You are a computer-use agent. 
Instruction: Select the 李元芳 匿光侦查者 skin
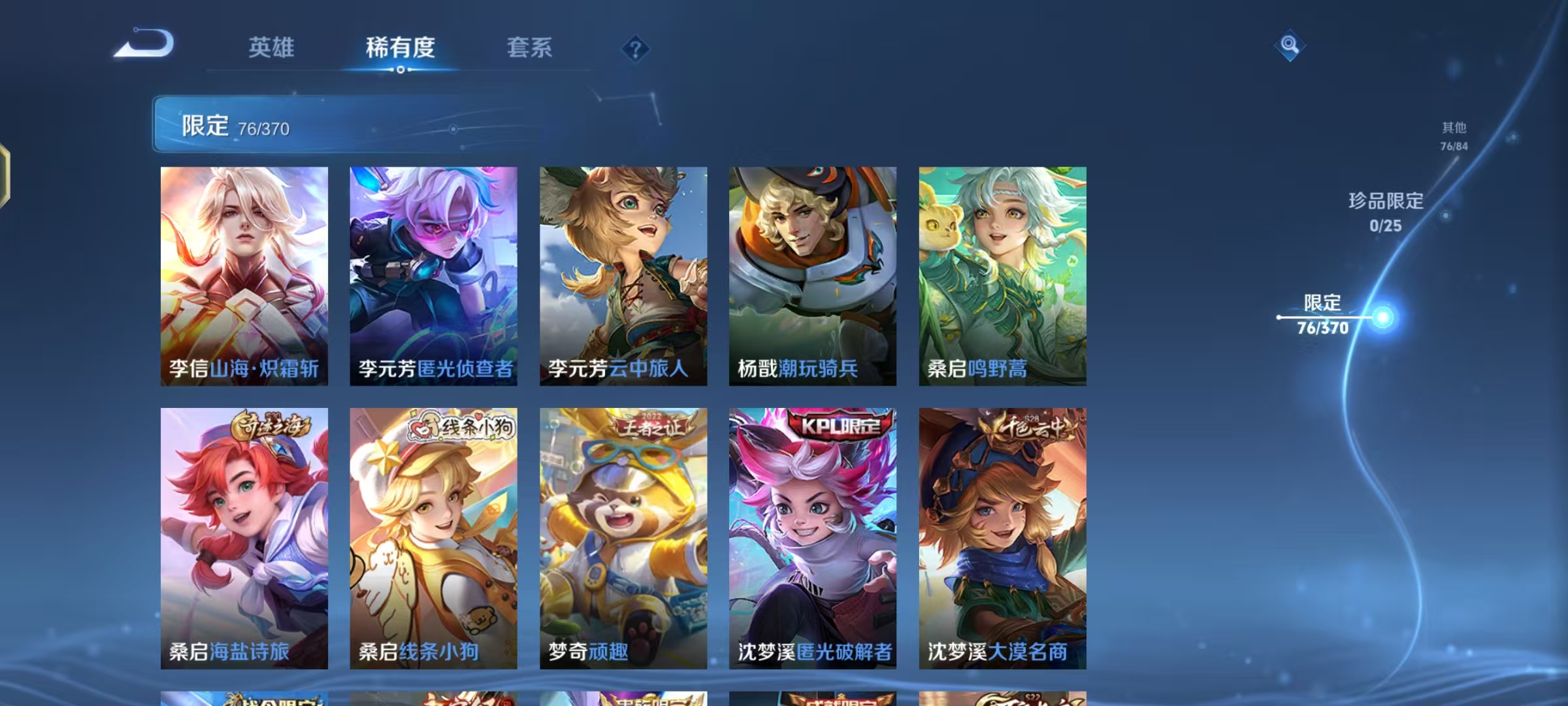coord(433,275)
